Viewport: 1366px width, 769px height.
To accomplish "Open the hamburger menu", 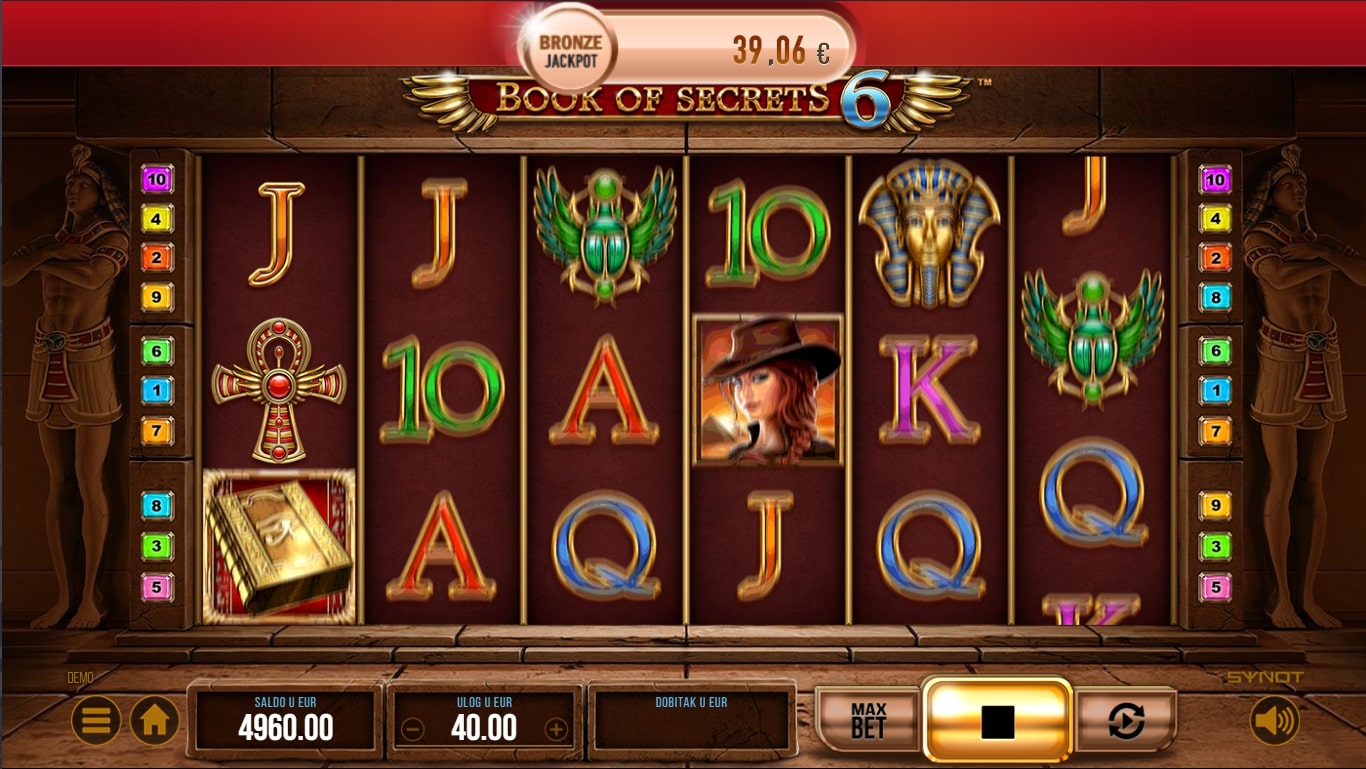I will point(96,720).
